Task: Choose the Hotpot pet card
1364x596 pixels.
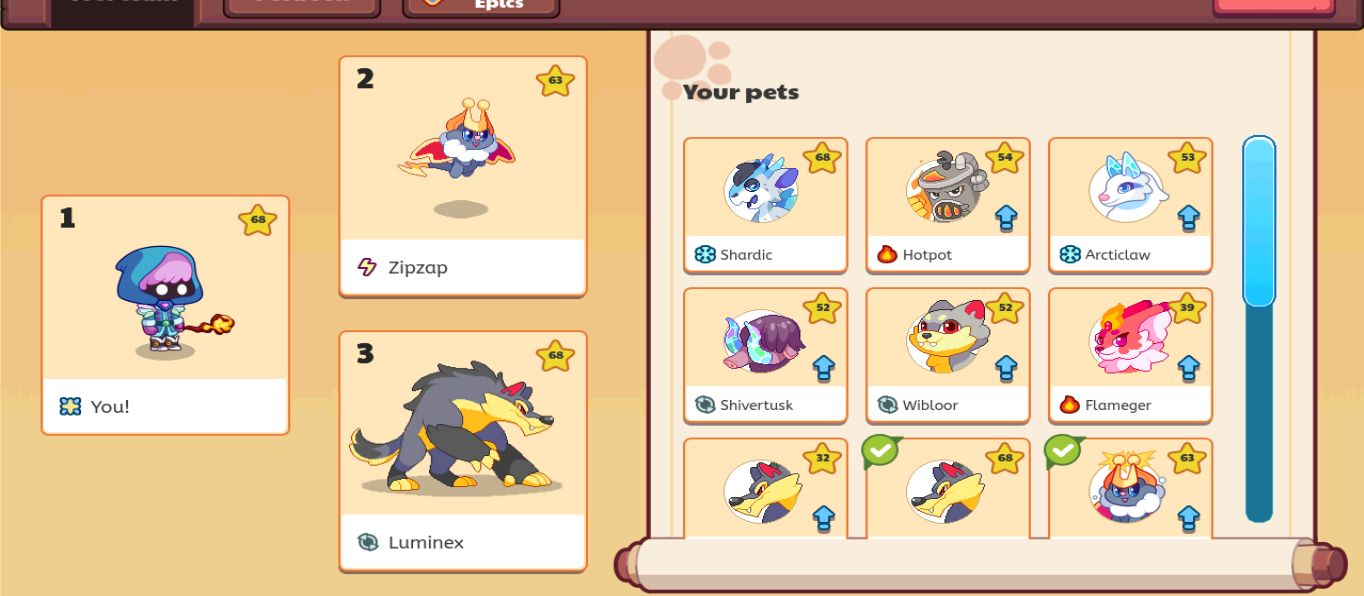Action: 947,205
